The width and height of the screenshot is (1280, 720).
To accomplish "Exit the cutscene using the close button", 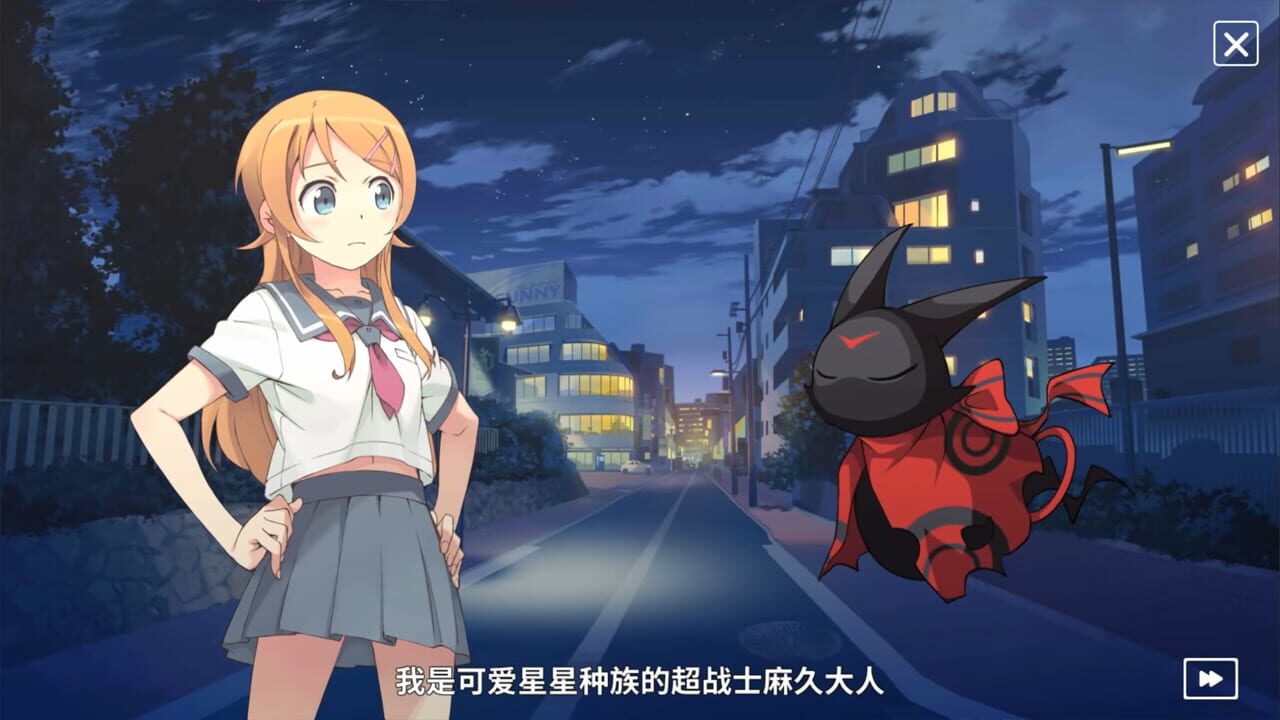I will [x=1237, y=42].
